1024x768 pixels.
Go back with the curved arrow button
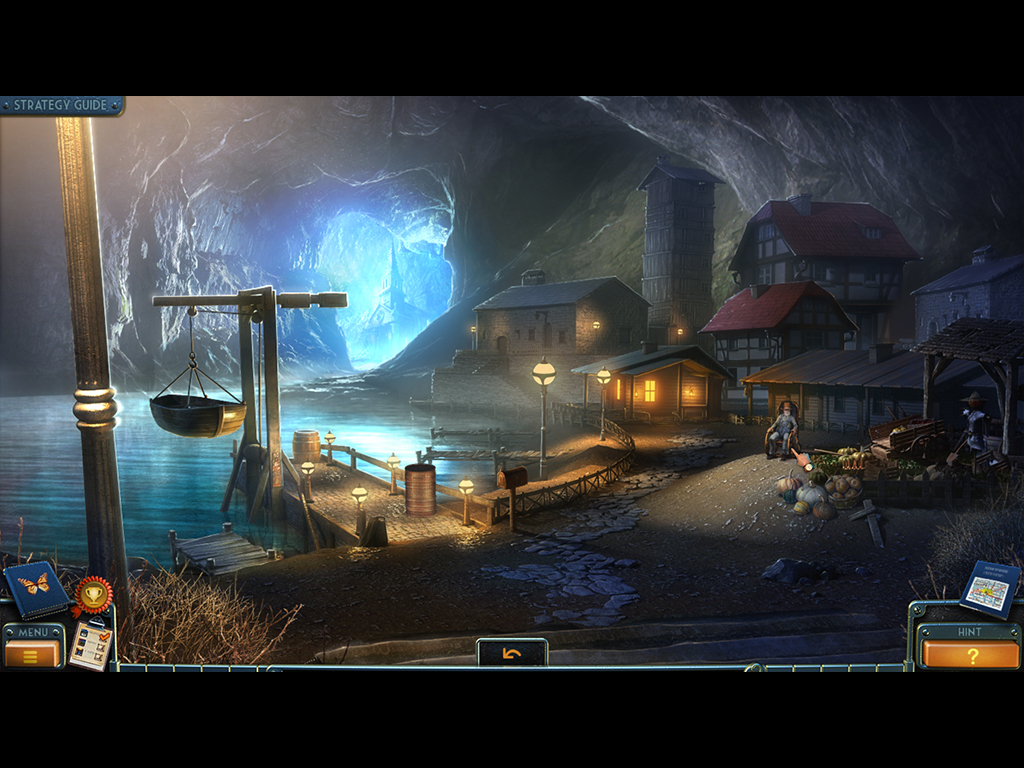click(x=512, y=654)
